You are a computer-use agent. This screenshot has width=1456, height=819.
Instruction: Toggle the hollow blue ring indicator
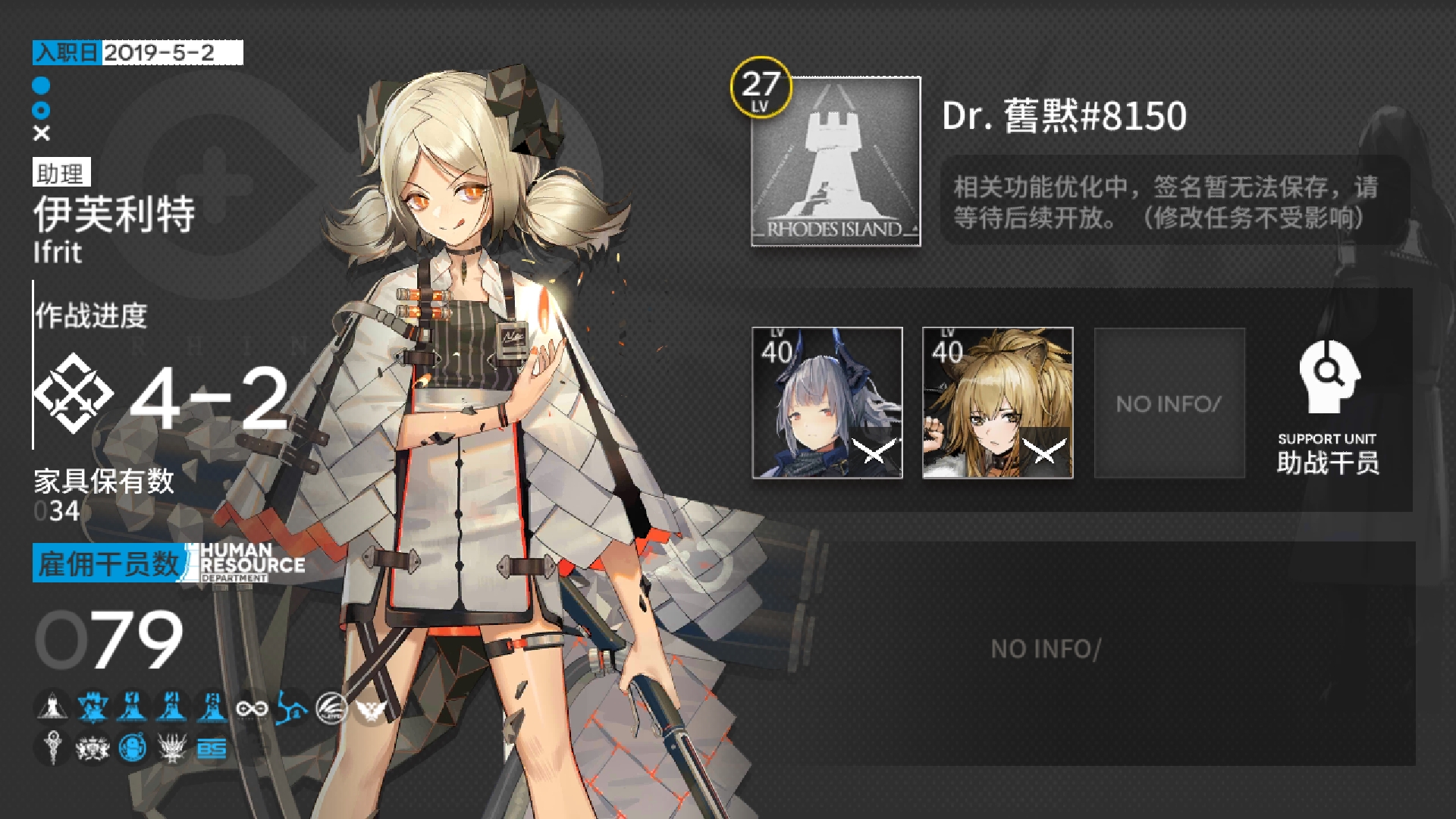pyautogui.click(x=39, y=108)
